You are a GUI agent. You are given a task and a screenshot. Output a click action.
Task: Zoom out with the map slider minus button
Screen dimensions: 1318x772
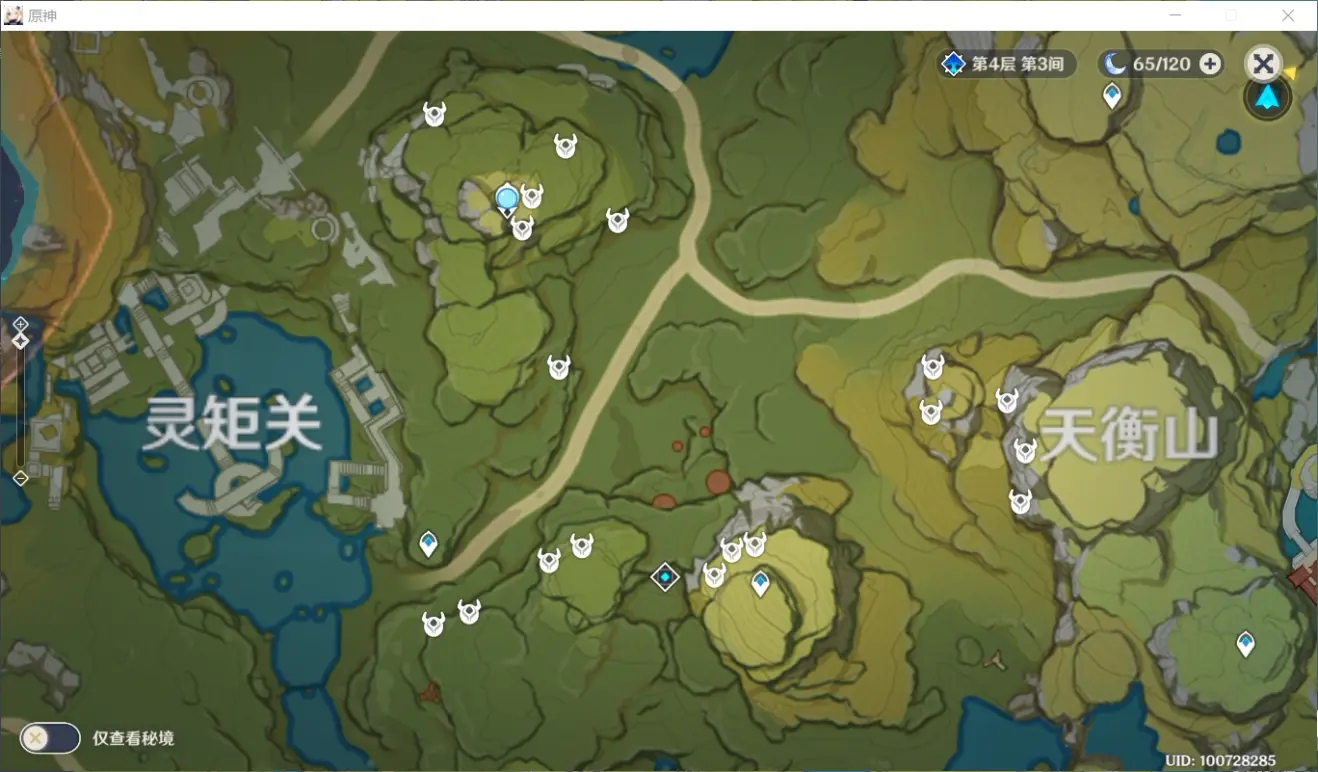(x=20, y=478)
